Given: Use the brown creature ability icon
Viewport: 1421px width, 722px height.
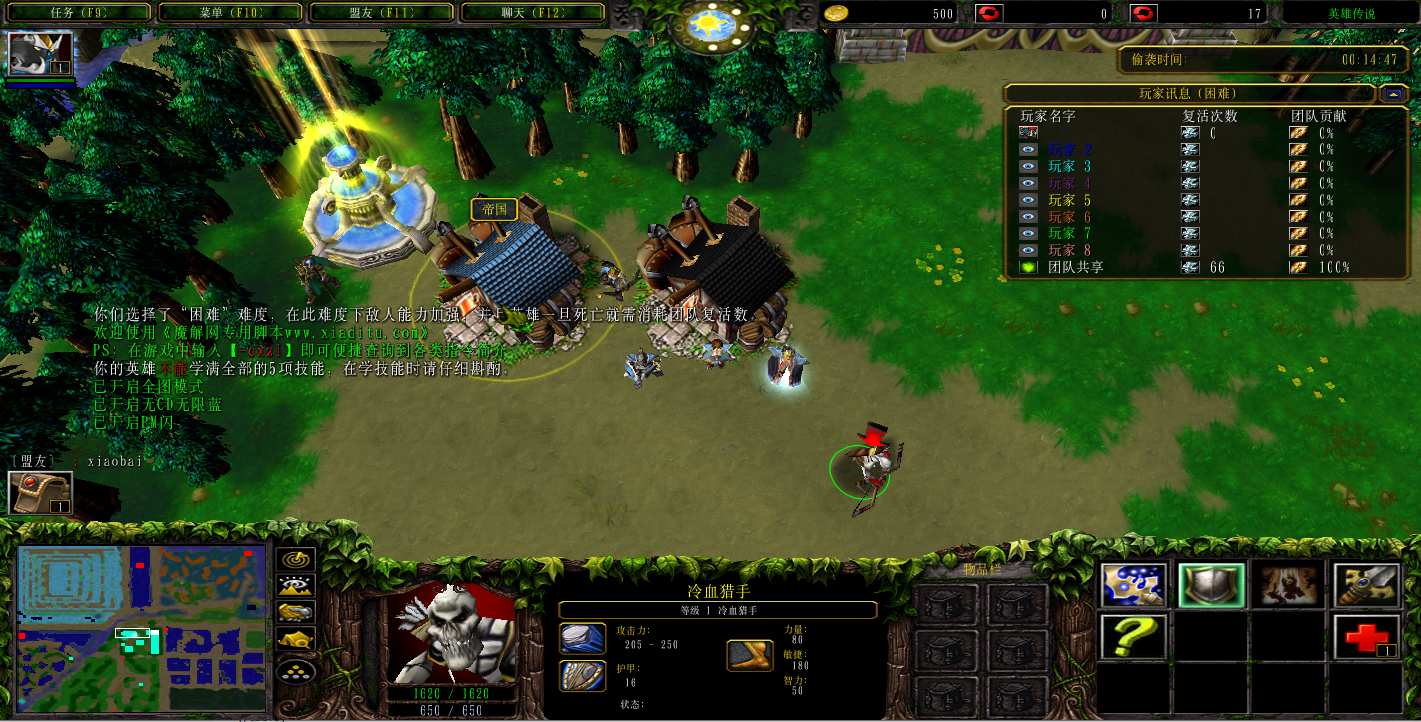Looking at the screenshot, I should point(1289,585).
